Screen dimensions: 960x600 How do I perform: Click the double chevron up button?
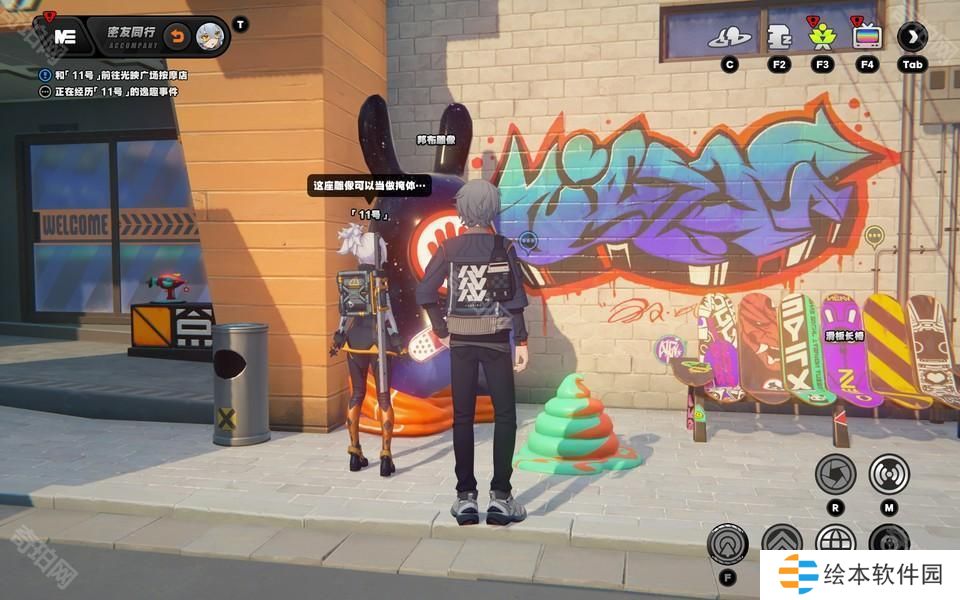pyautogui.click(x=781, y=541)
